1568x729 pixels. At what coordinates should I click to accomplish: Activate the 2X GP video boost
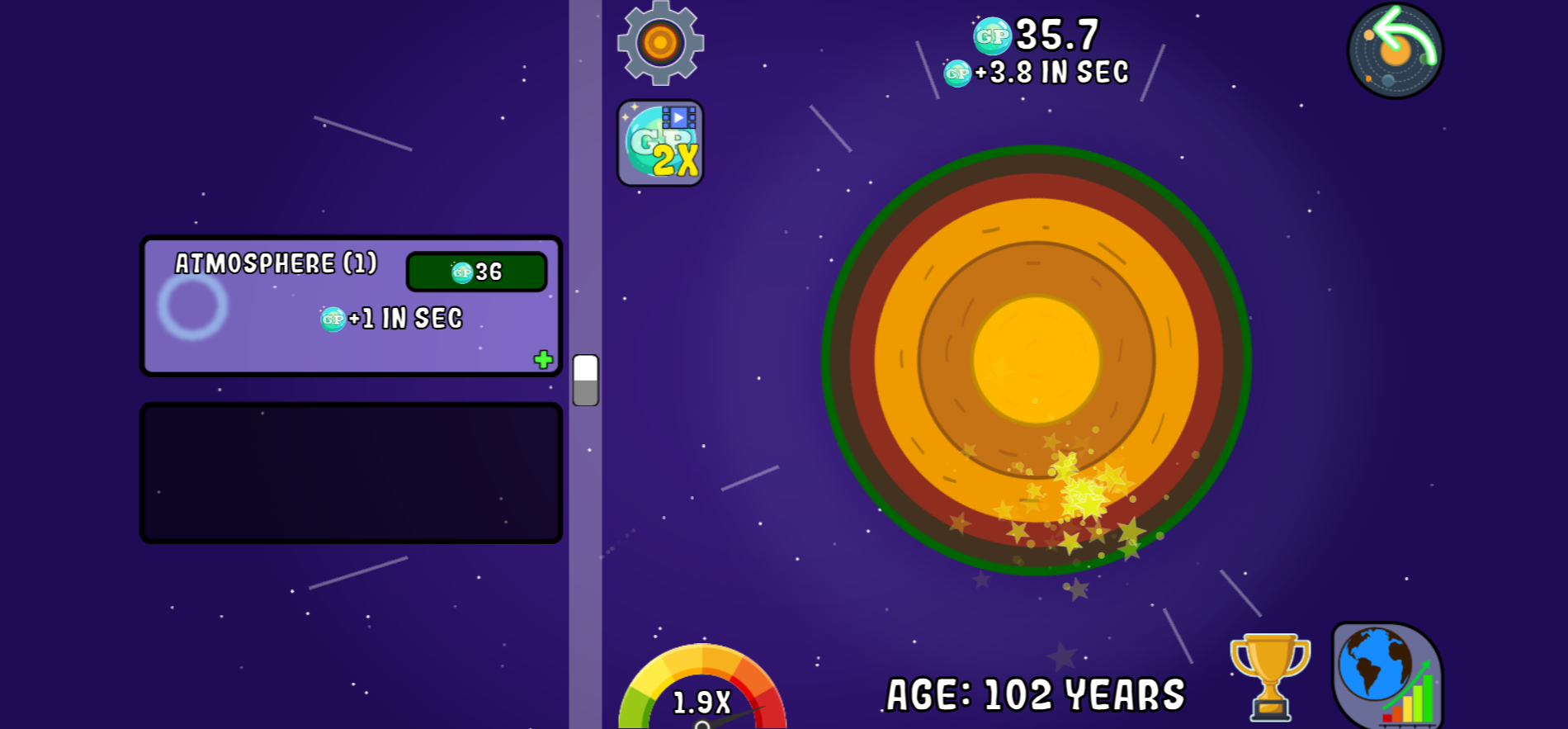point(660,144)
